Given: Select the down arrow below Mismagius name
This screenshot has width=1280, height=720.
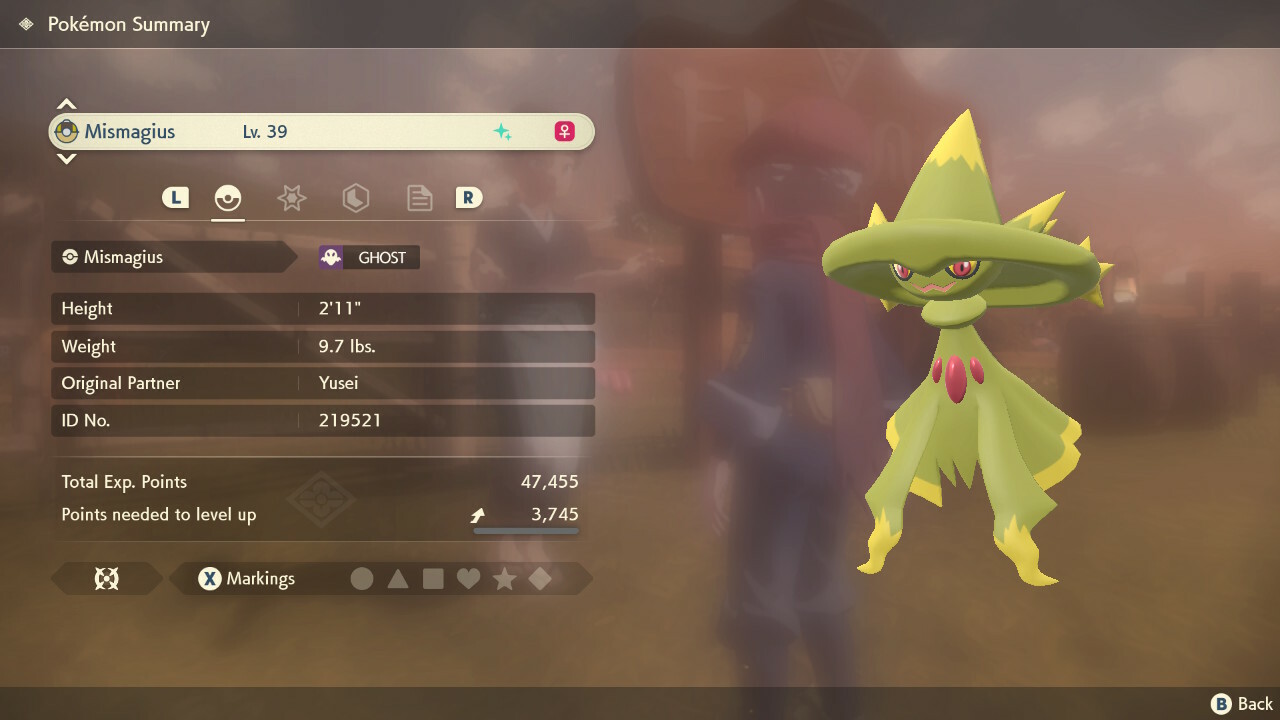Looking at the screenshot, I should 66,158.
